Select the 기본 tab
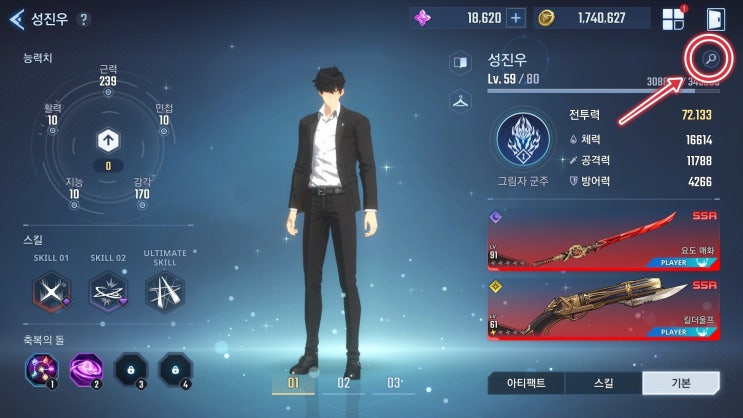 click(680, 383)
